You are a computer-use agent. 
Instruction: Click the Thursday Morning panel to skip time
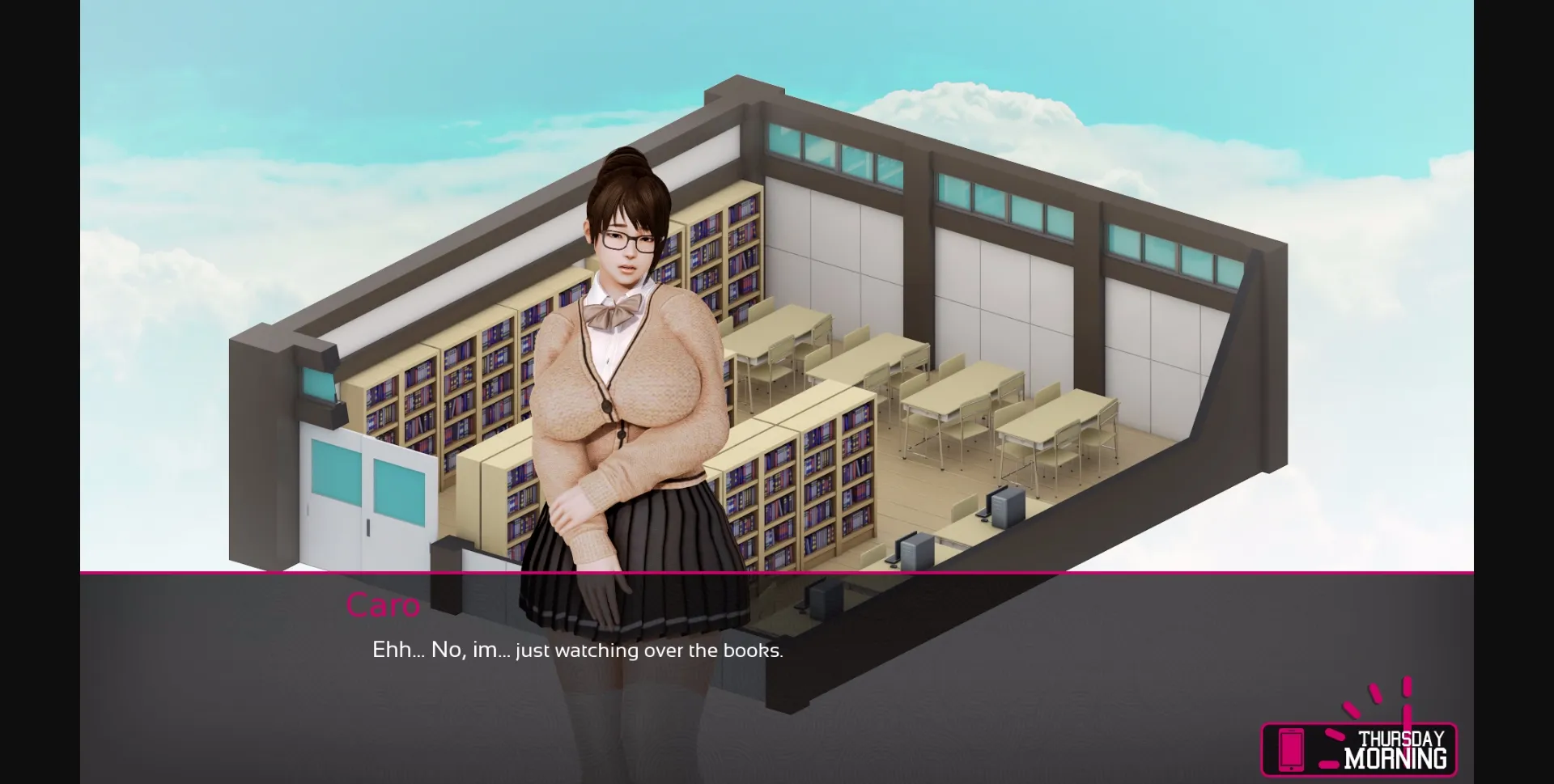(1360, 748)
